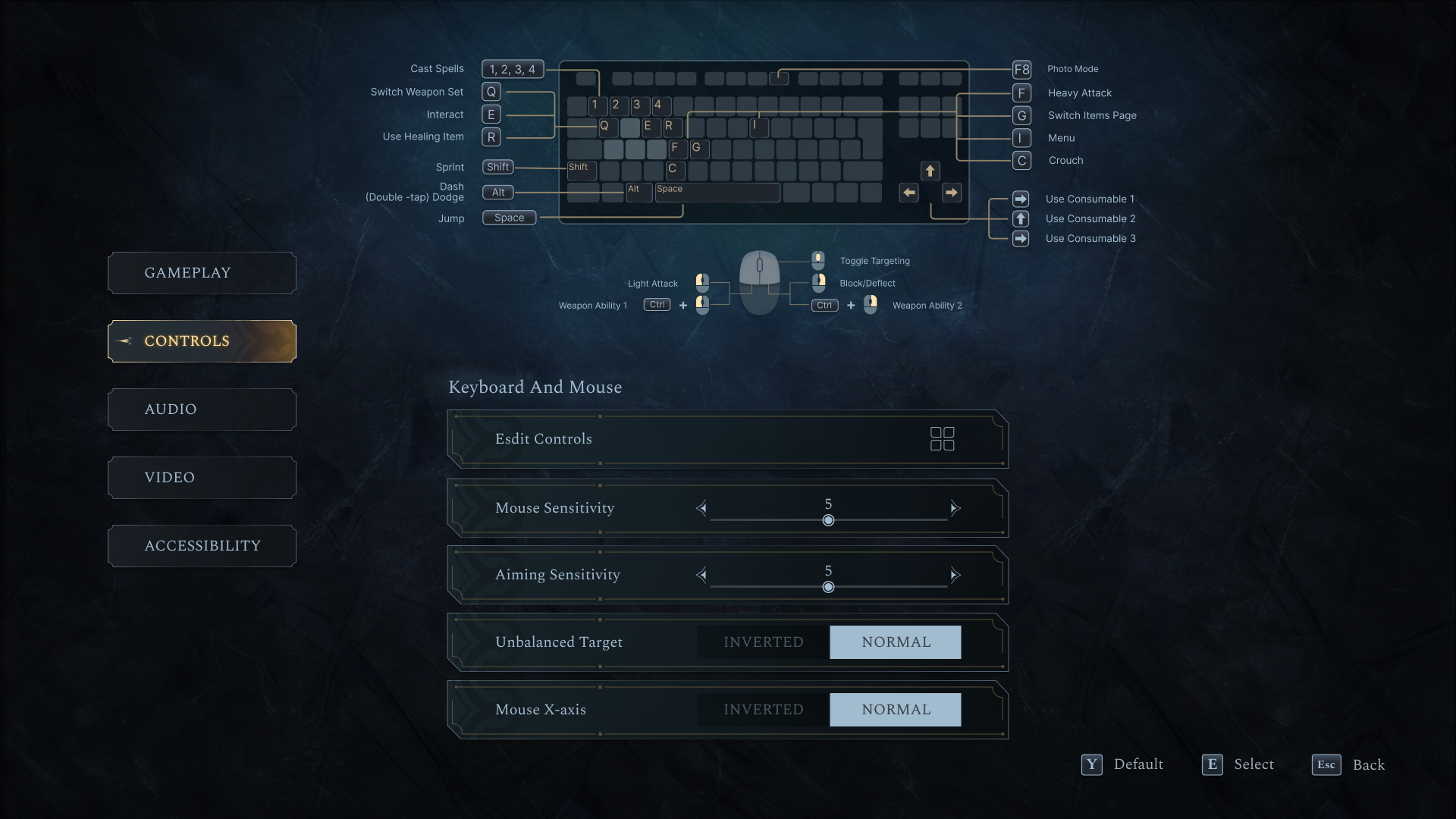Open the Esdit Controls keybinding row
1456x819 pixels.
click(x=727, y=439)
